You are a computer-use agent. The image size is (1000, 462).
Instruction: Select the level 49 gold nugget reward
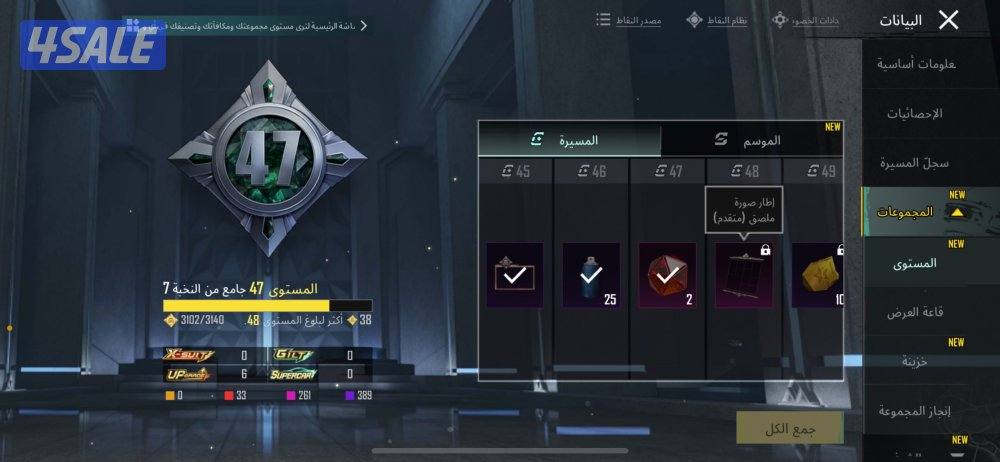pos(817,274)
